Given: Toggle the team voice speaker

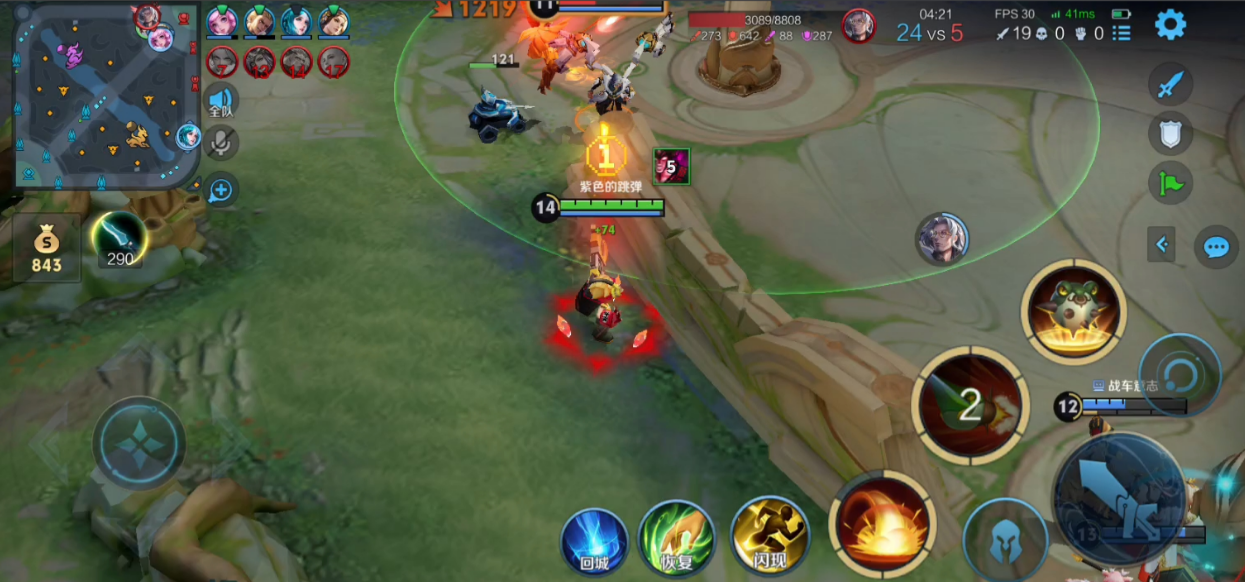Looking at the screenshot, I should [221, 102].
